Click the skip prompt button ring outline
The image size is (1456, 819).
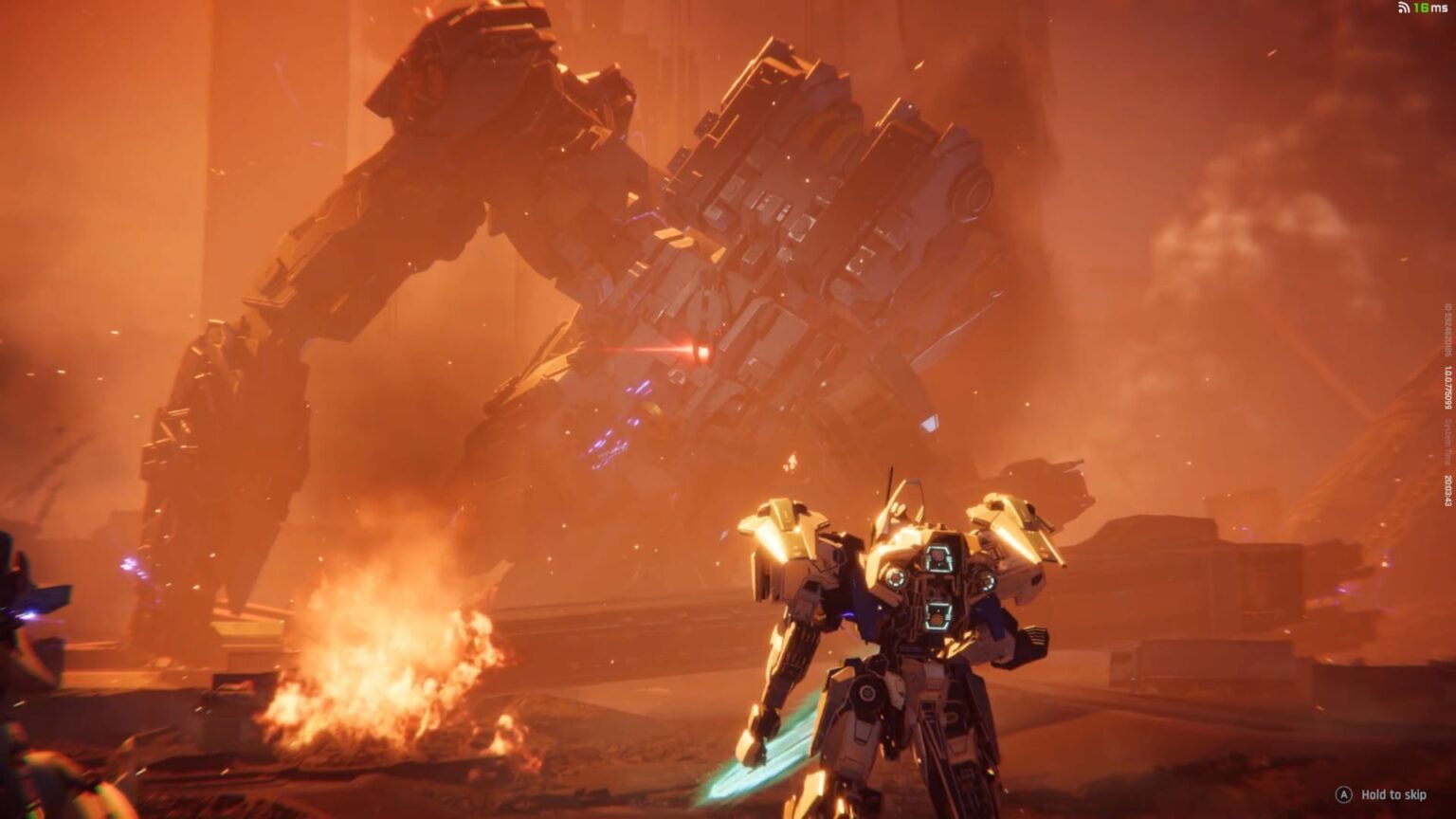point(1345,796)
